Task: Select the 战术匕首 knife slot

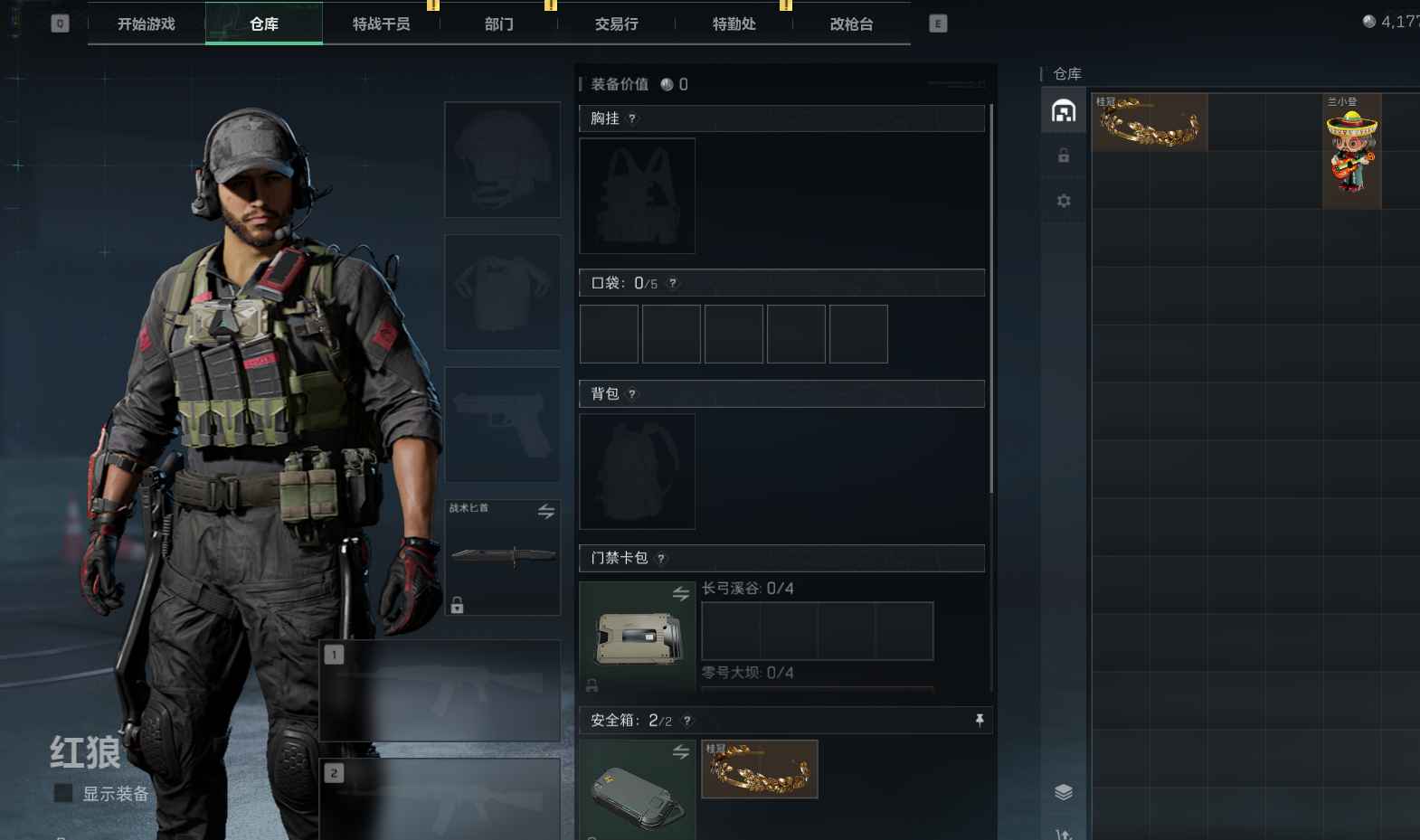Action: tap(503, 557)
